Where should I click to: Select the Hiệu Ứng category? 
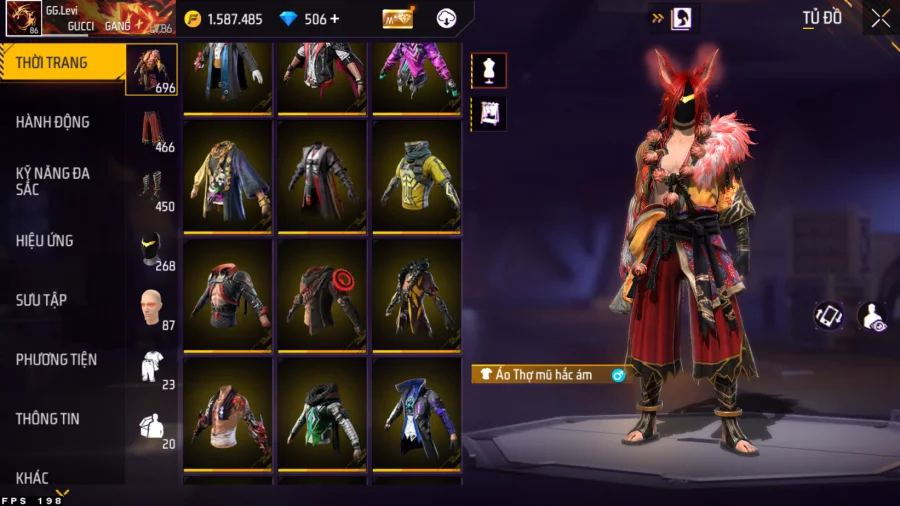(x=45, y=241)
